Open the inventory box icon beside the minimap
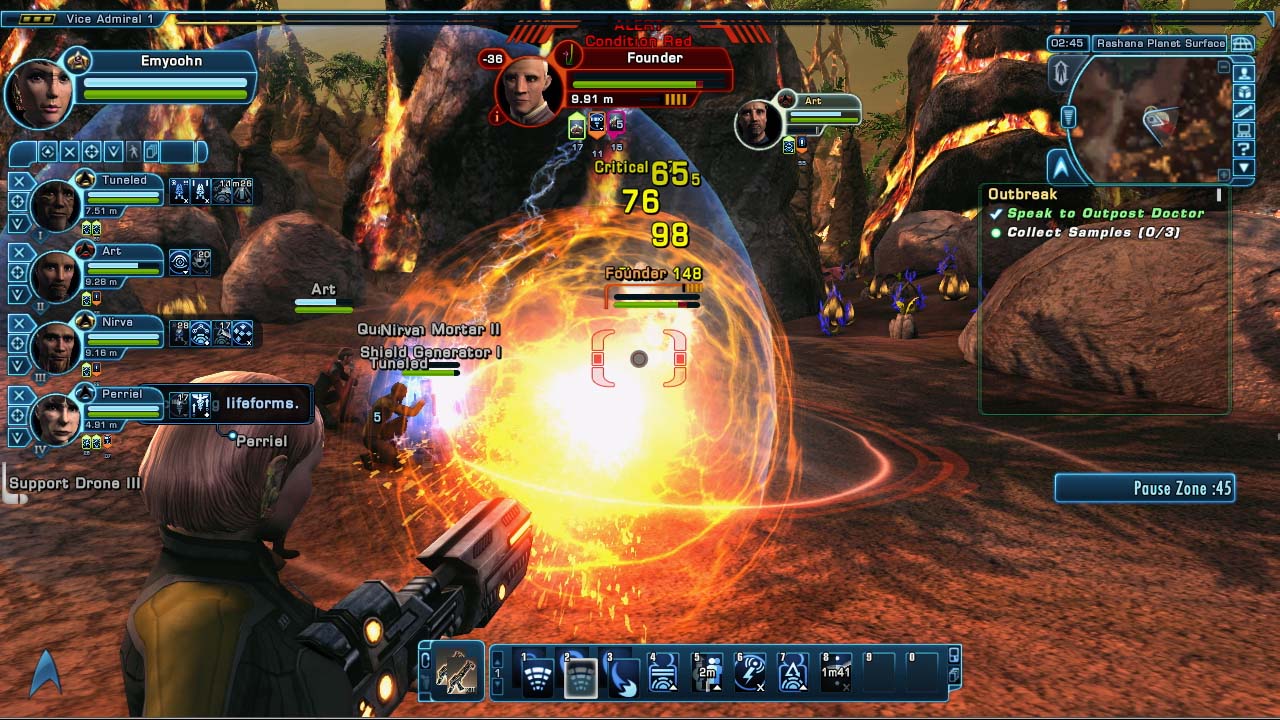 point(1244,92)
